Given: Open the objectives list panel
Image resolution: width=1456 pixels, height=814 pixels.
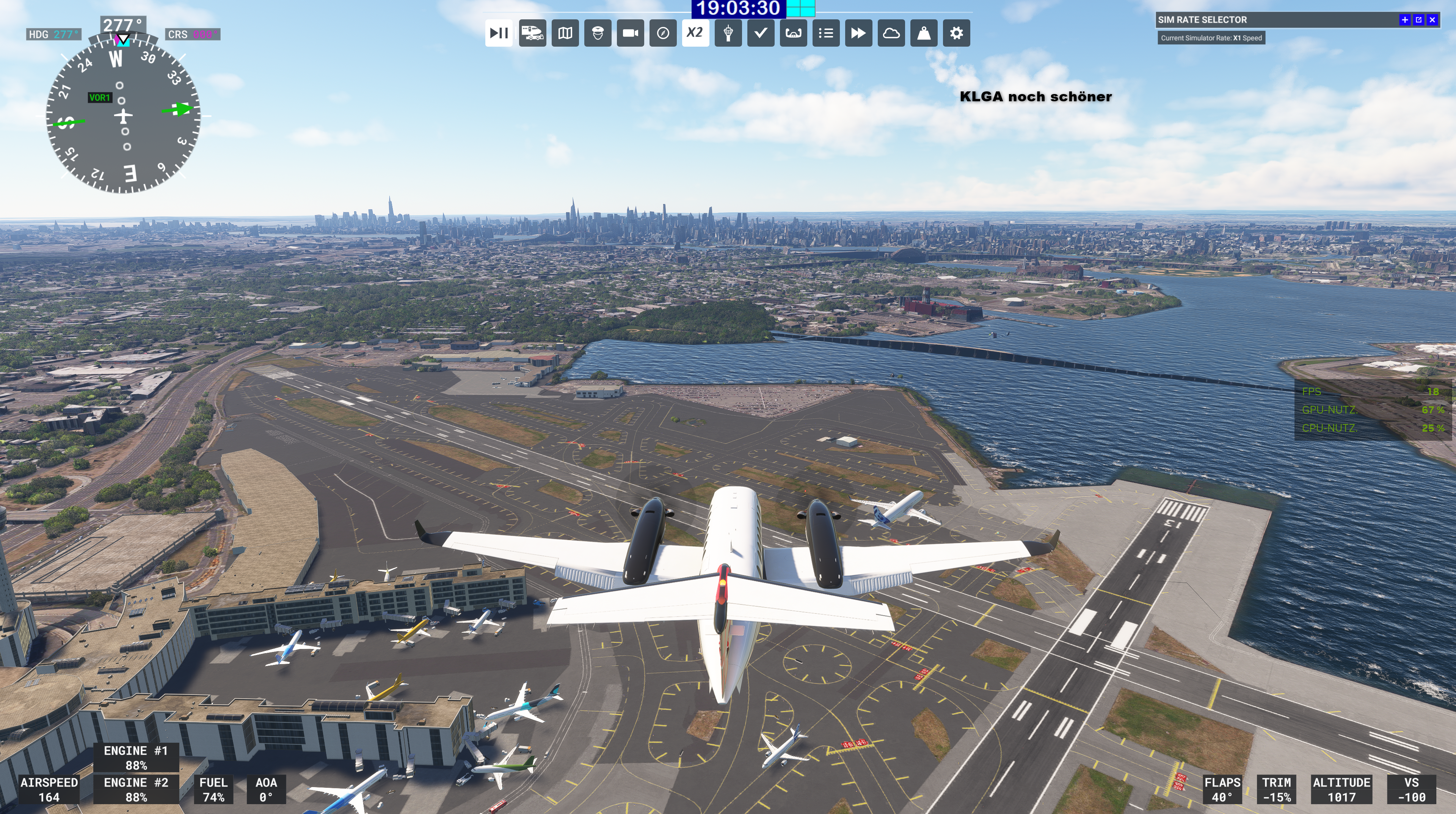Looking at the screenshot, I should (x=826, y=33).
